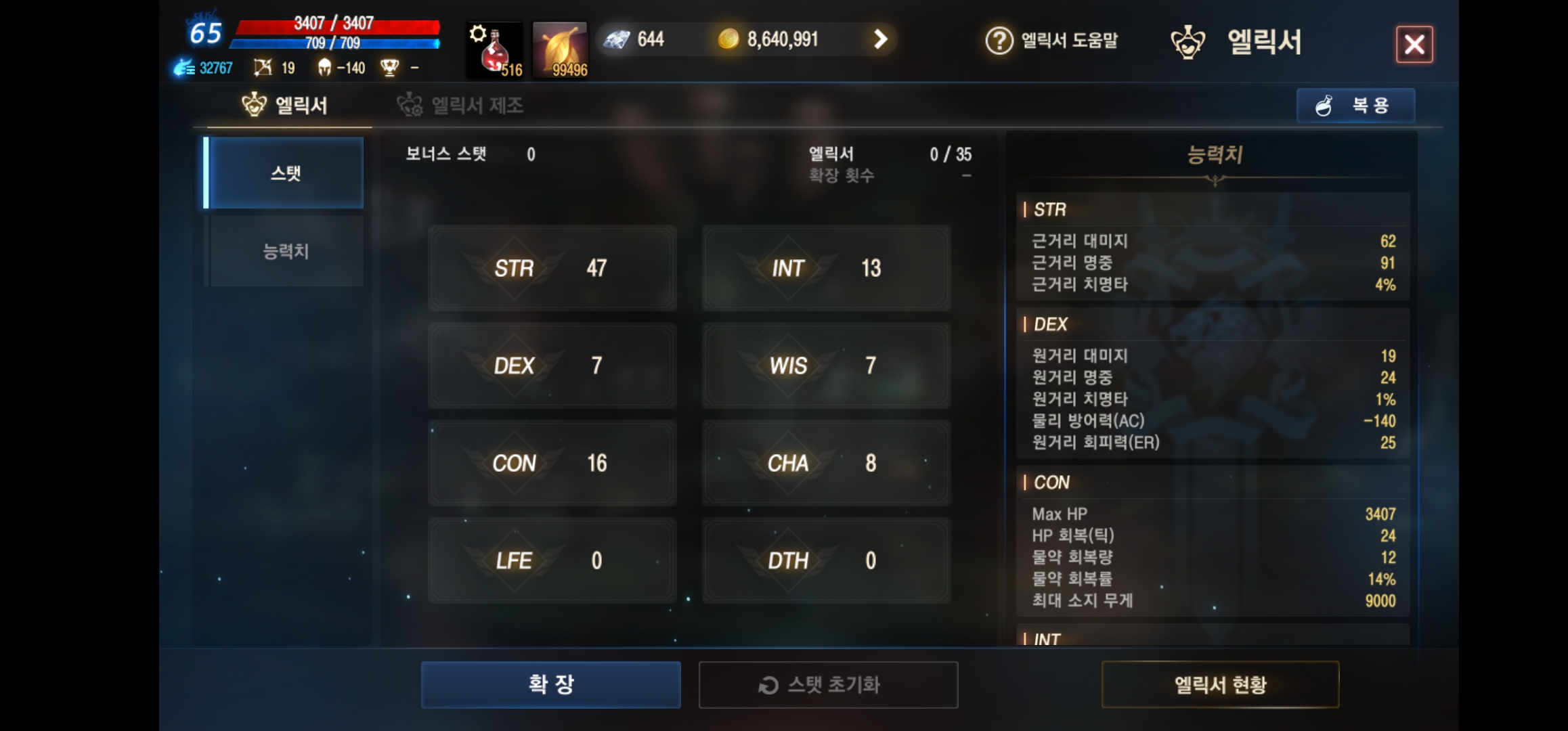Select the INT 13 stat box
Screen dimensions: 1568x731
825,268
